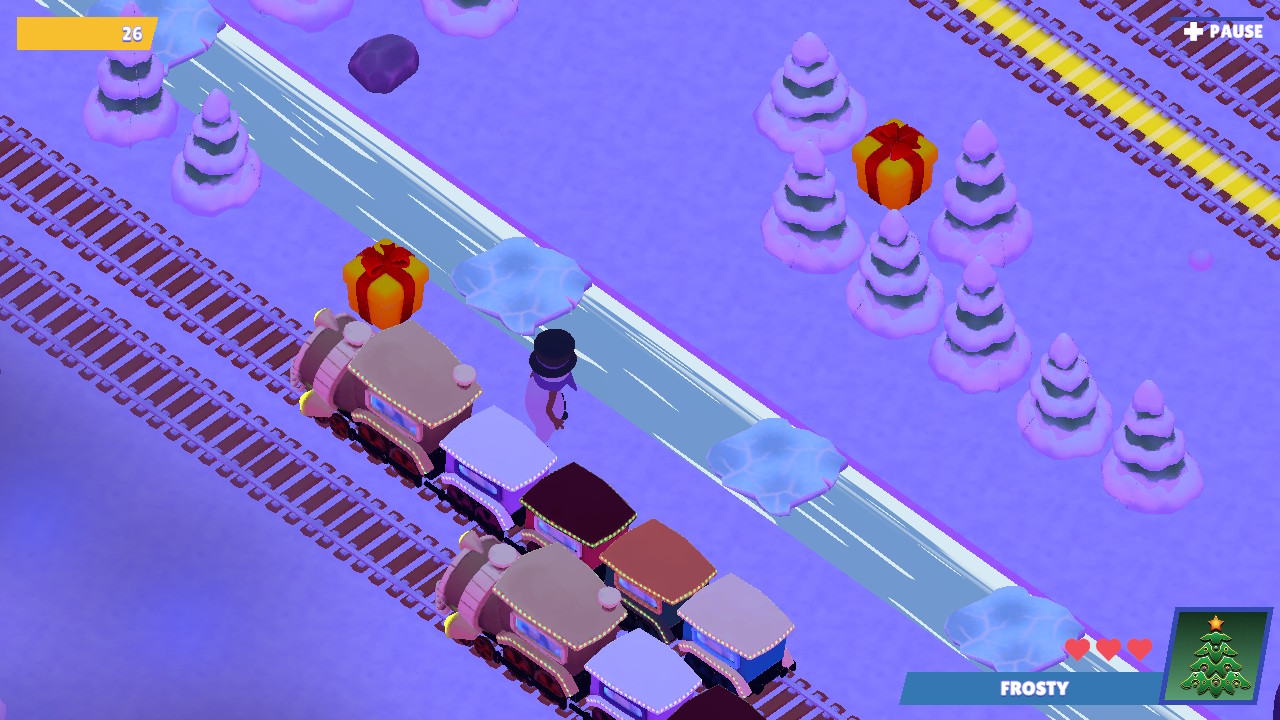1280x720 pixels.
Task: Click the first red heart life icon
Action: tap(1077, 648)
